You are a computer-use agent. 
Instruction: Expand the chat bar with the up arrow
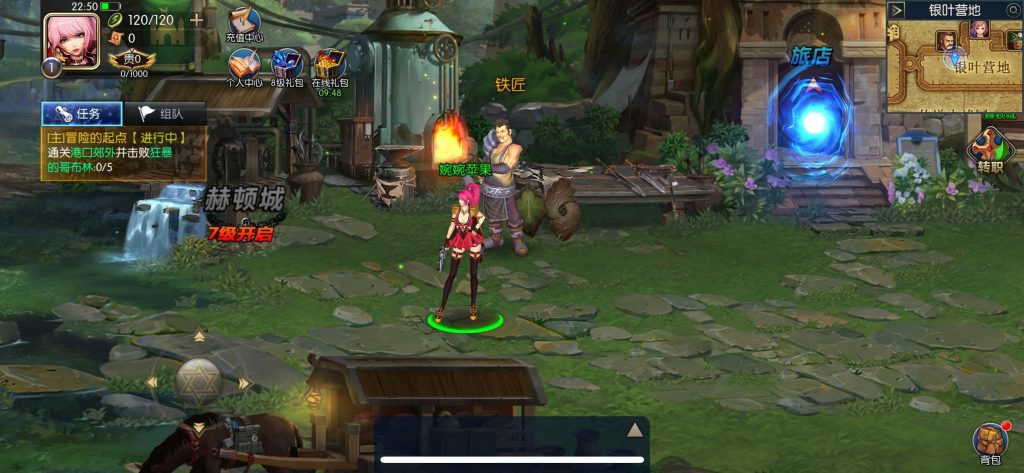(x=633, y=430)
